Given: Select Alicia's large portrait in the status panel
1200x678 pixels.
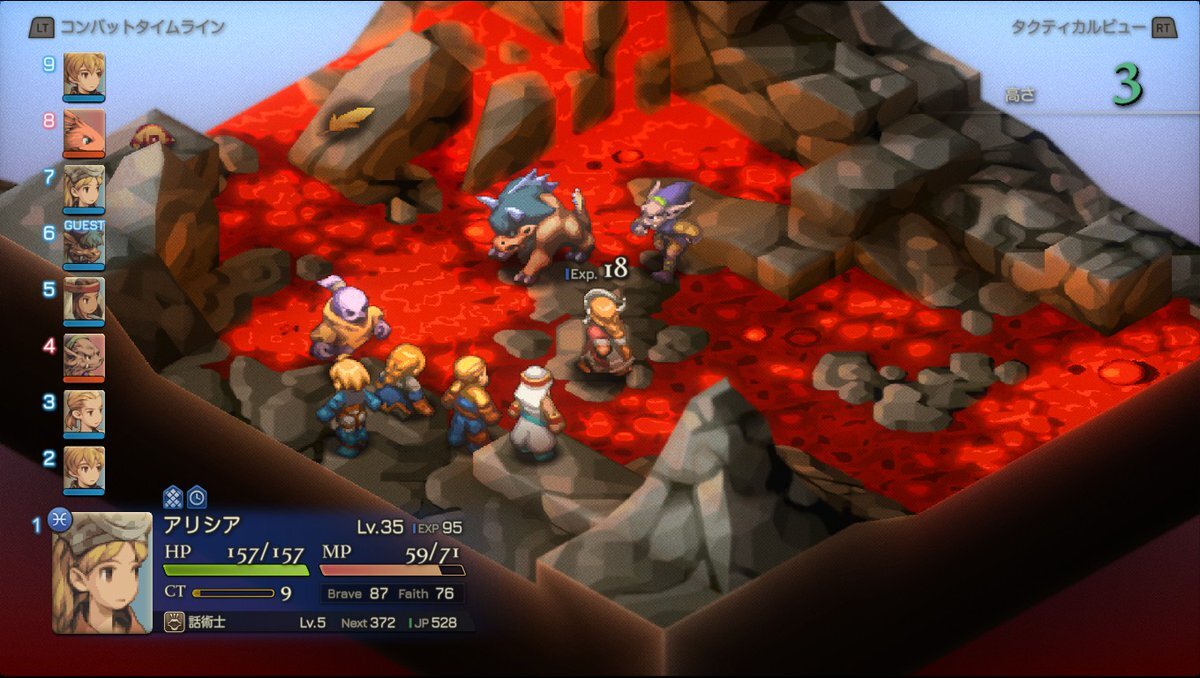Looking at the screenshot, I should coord(102,571).
